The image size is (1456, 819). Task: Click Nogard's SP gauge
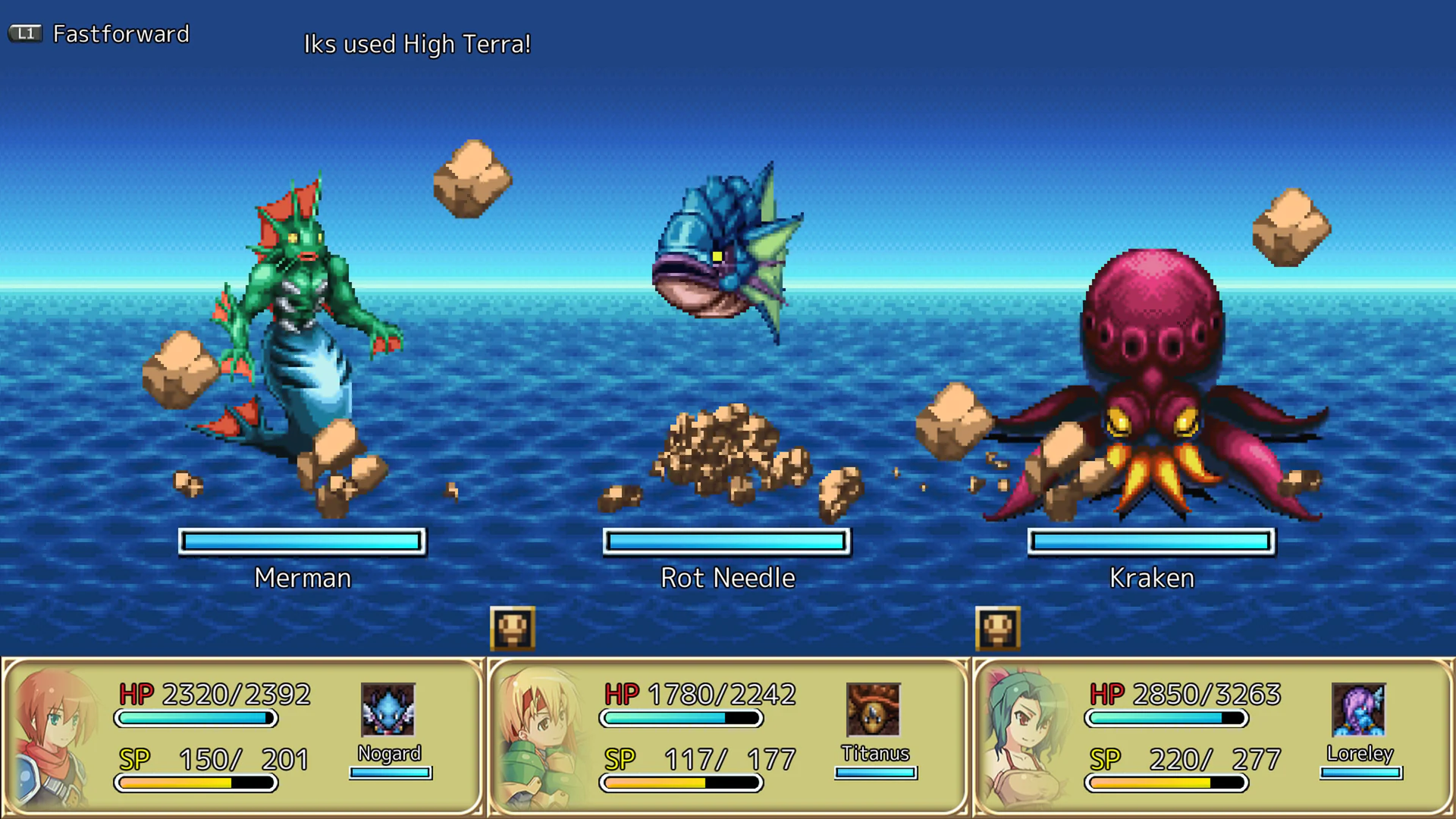[x=195, y=783]
